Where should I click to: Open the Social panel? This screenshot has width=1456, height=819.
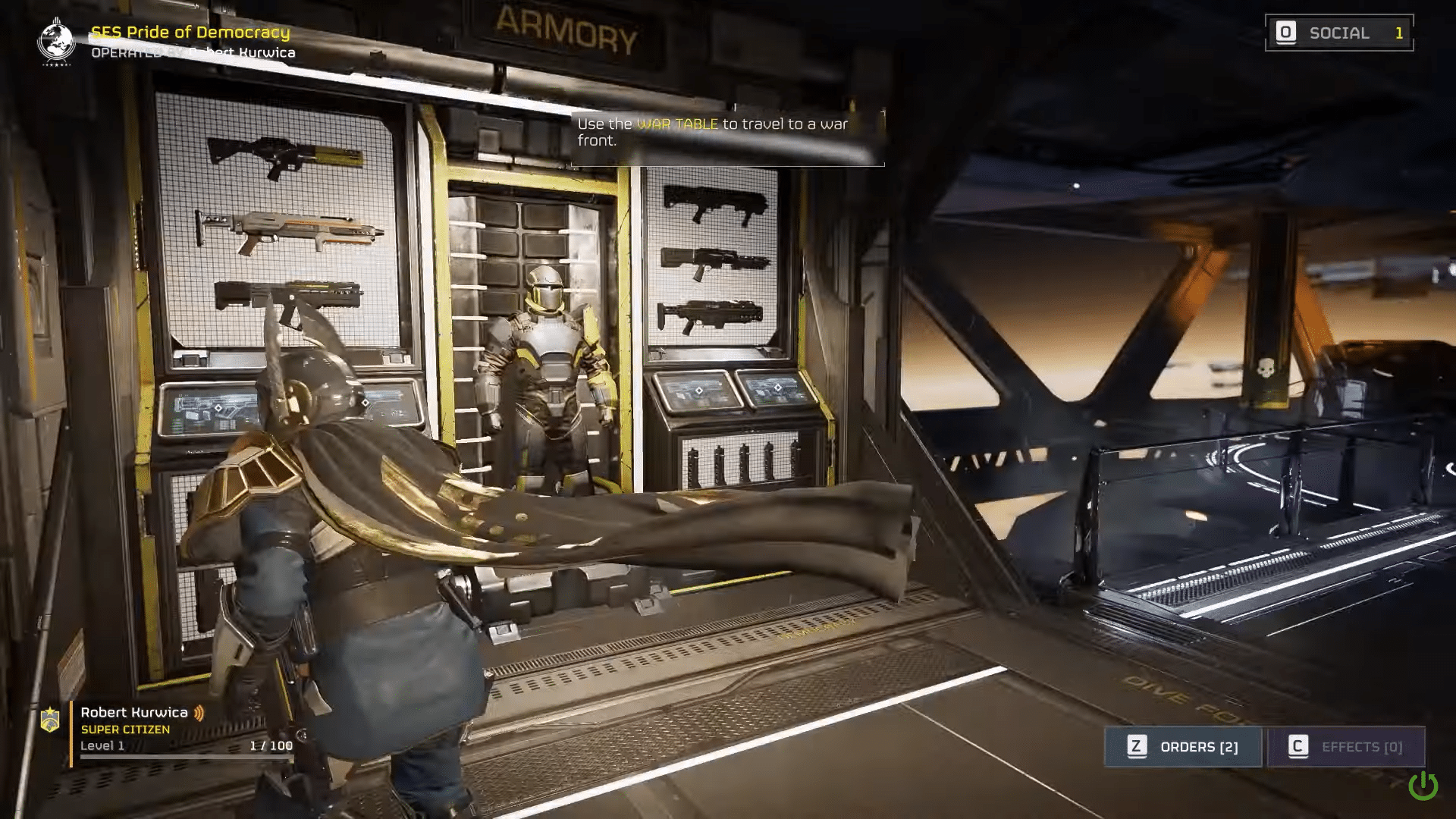[x=1338, y=33]
